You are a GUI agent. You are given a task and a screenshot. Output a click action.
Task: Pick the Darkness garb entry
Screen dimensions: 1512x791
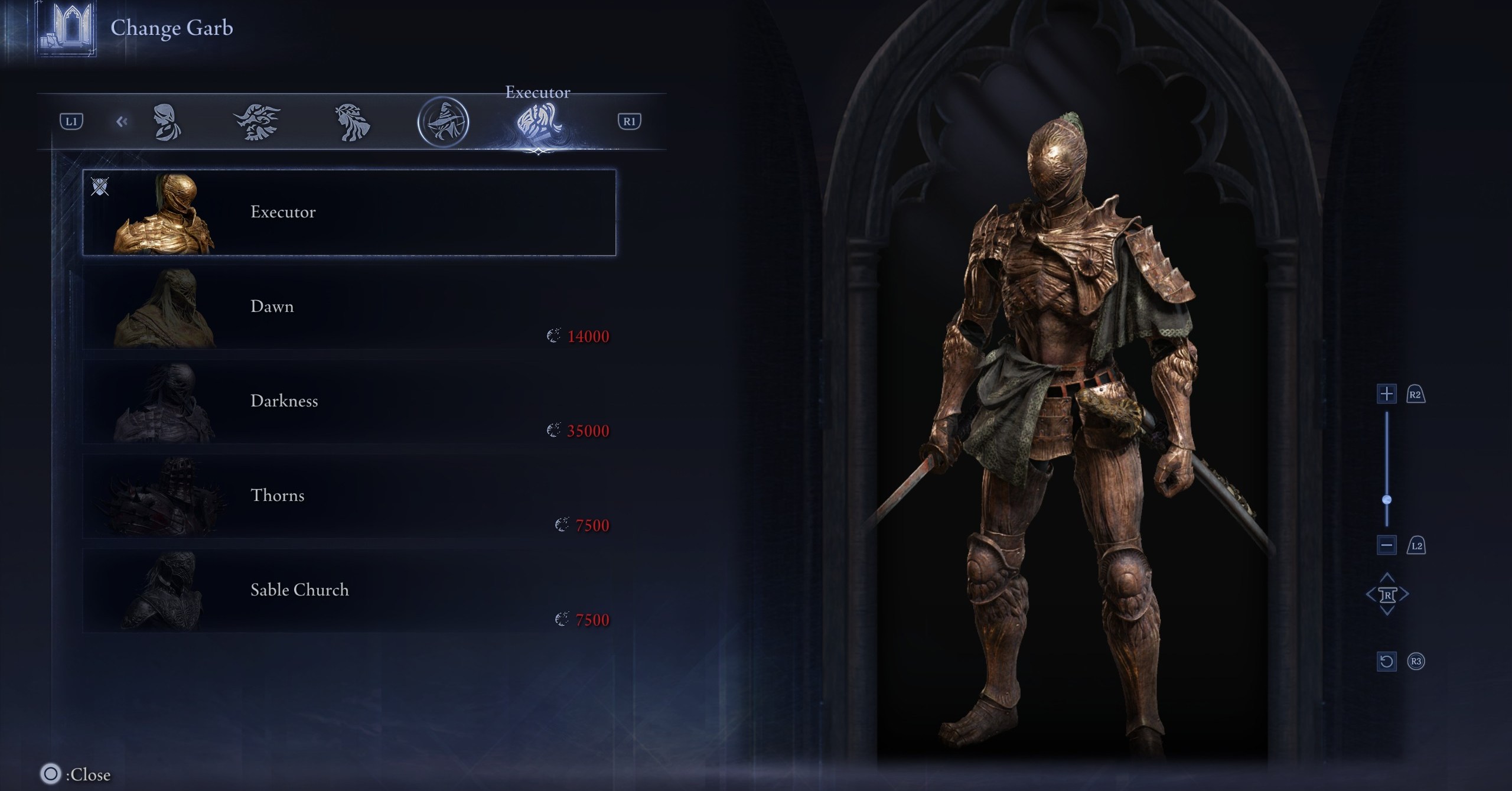click(x=348, y=402)
